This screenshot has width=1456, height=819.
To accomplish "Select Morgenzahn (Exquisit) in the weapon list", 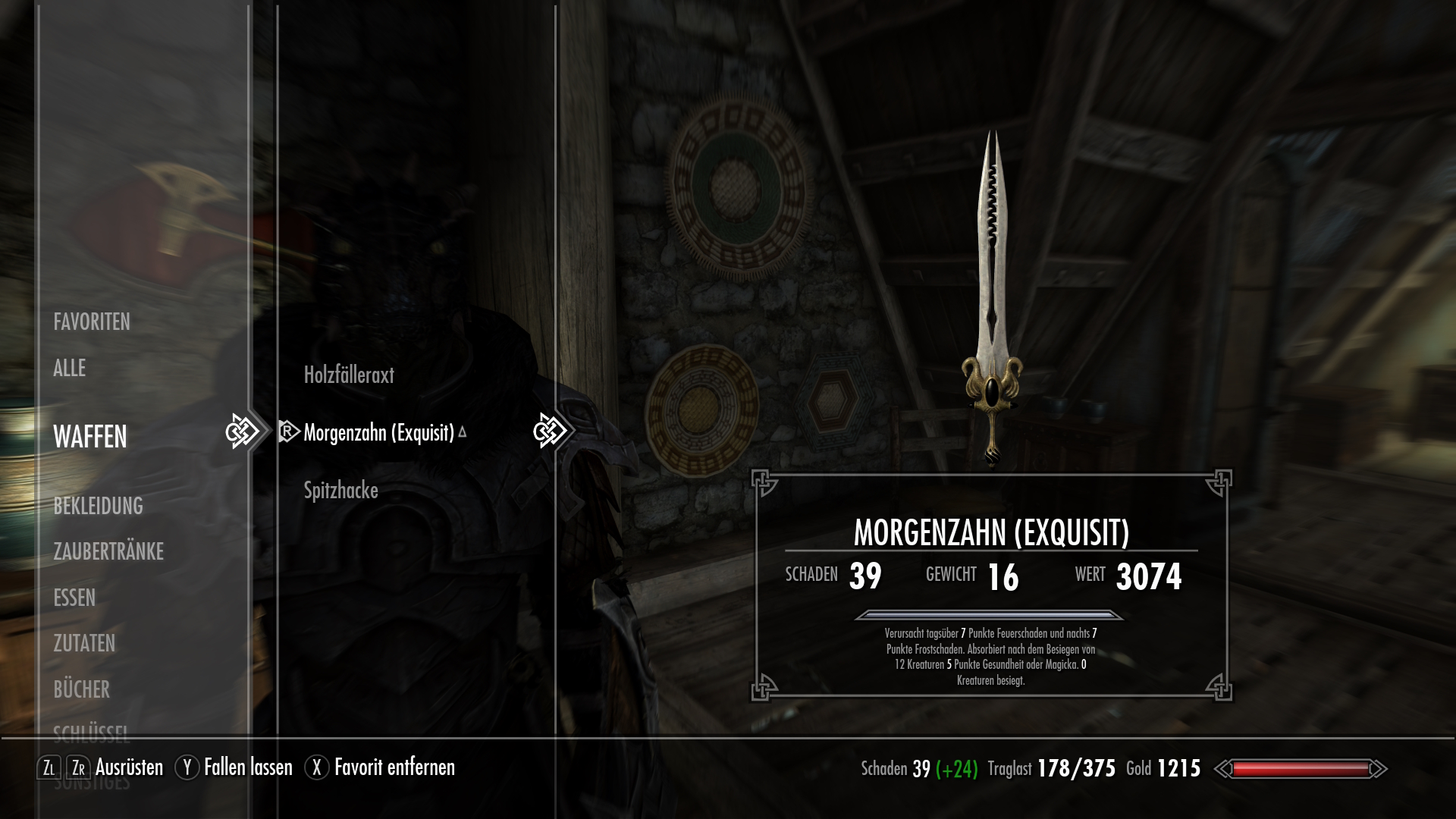I will pyautogui.click(x=378, y=433).
